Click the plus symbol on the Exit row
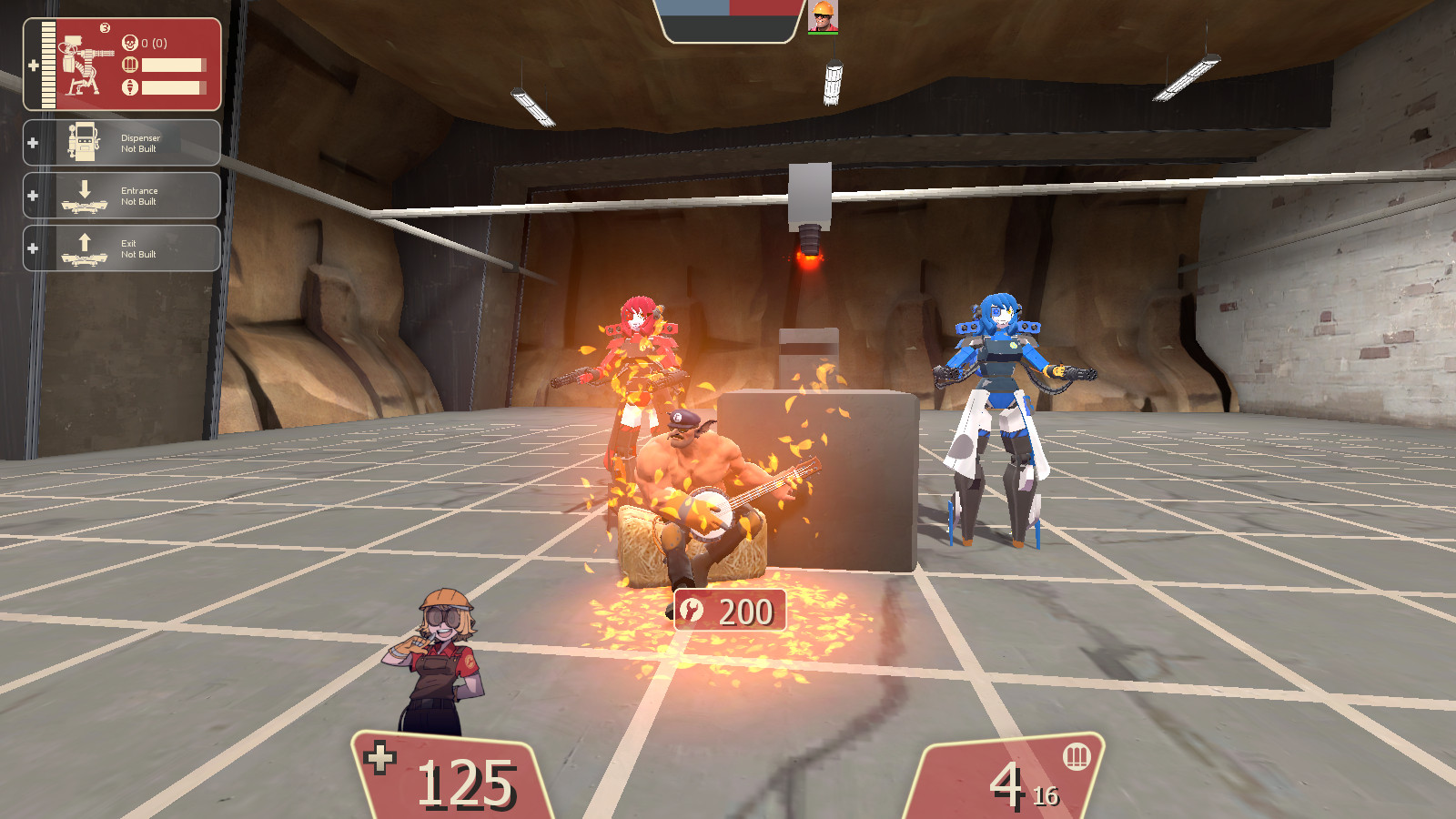 pyautogui.click(x=34, y=248)
